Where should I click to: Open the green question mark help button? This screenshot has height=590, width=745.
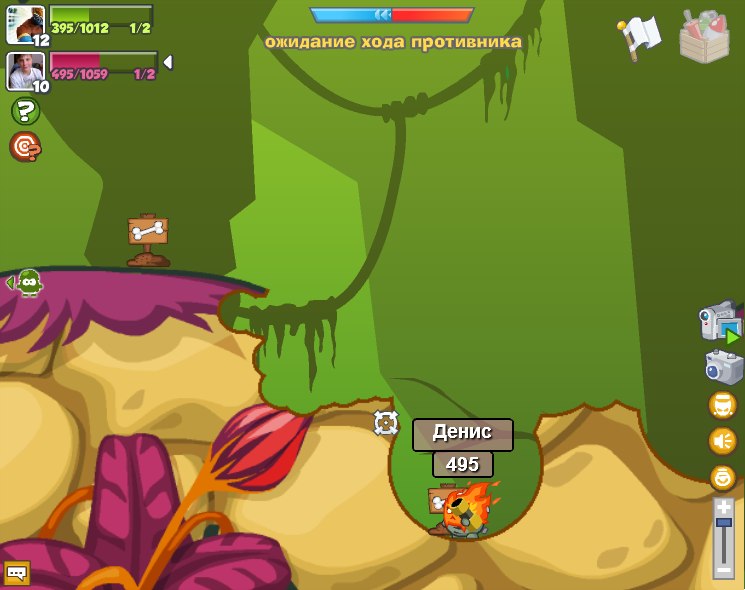click(25, 111)
